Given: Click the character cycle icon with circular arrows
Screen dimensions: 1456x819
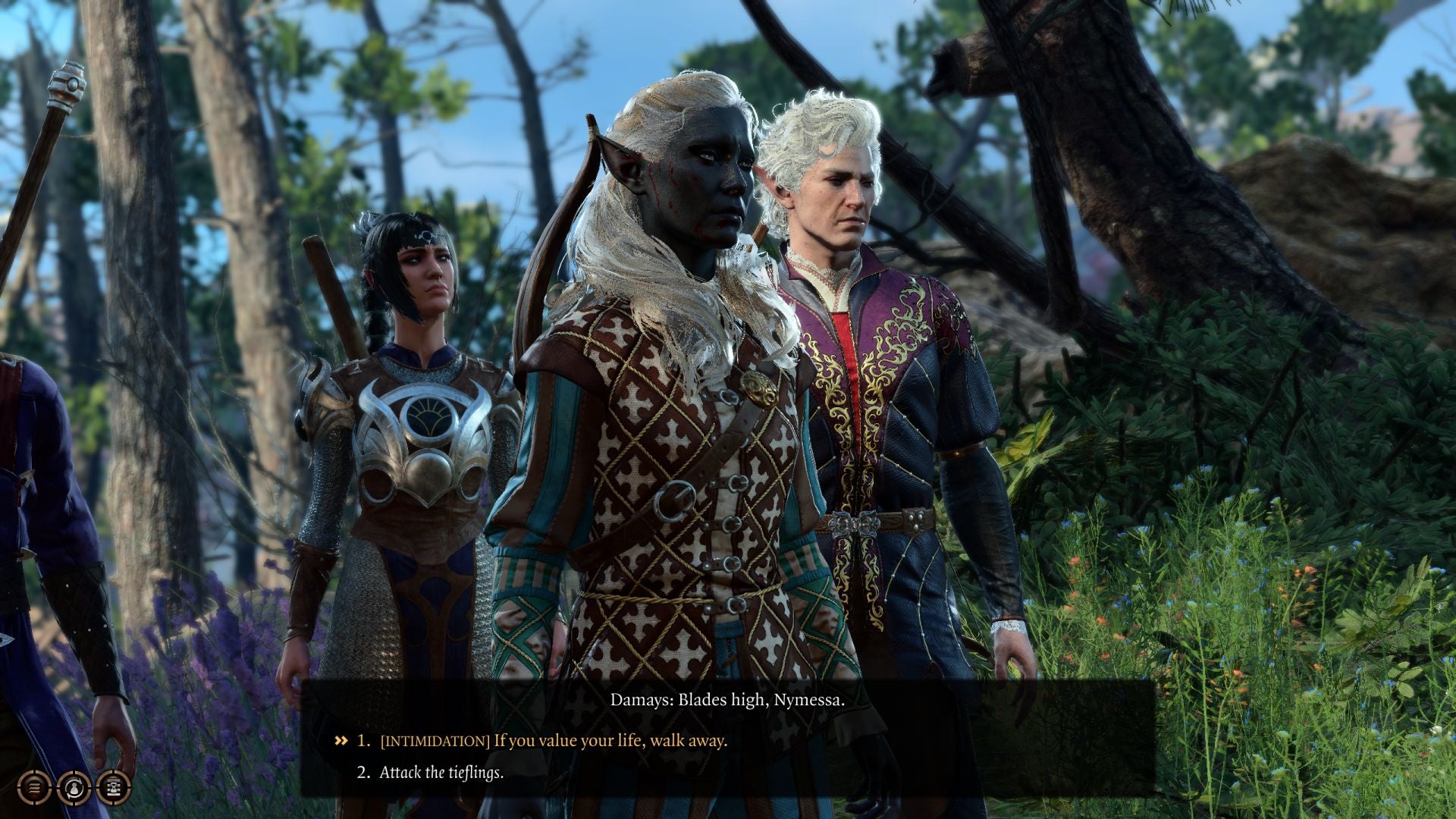Looking at the screenshot, I should pos(74,787).
